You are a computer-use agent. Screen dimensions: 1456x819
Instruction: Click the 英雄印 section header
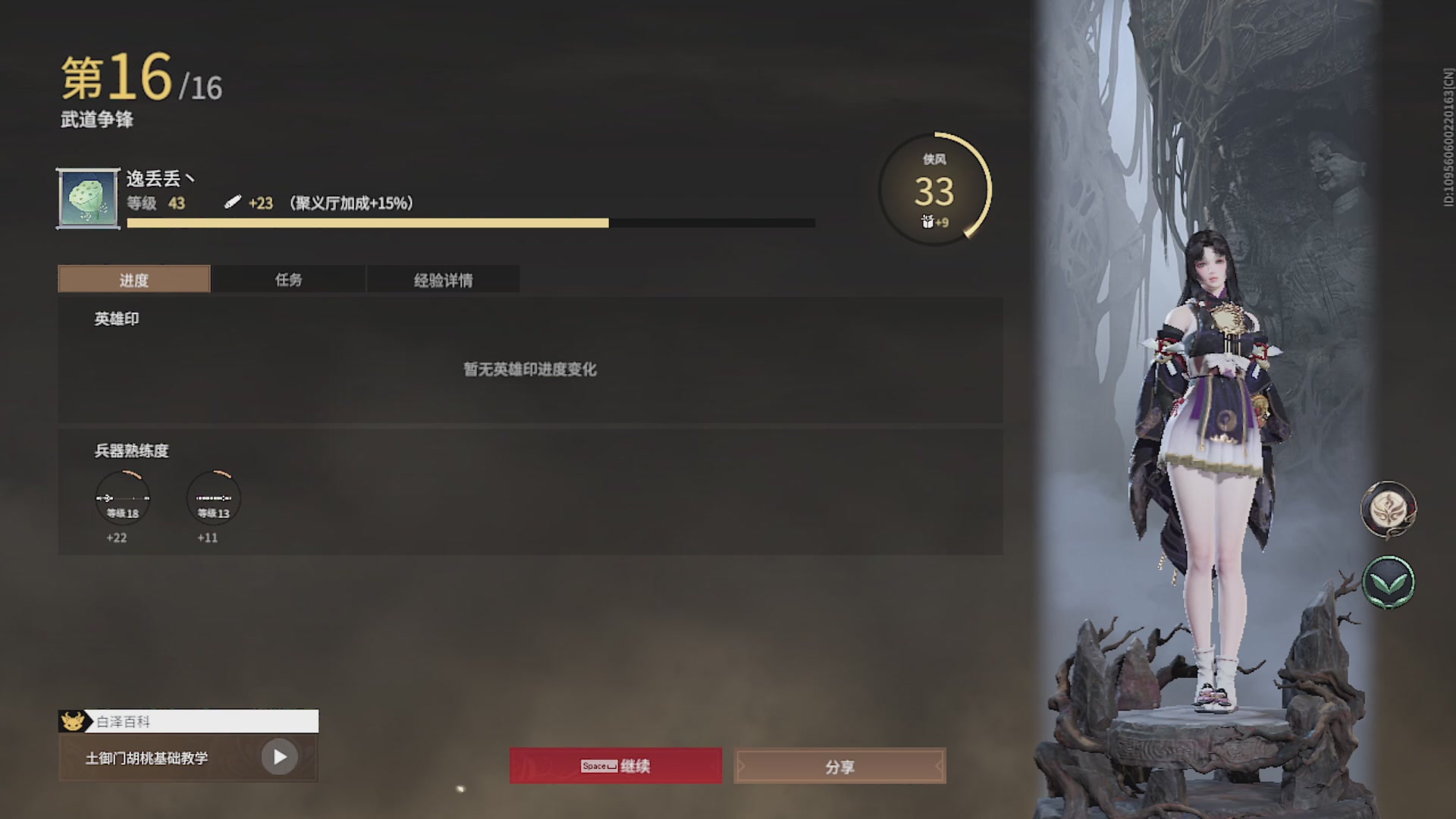click(110, 318)
